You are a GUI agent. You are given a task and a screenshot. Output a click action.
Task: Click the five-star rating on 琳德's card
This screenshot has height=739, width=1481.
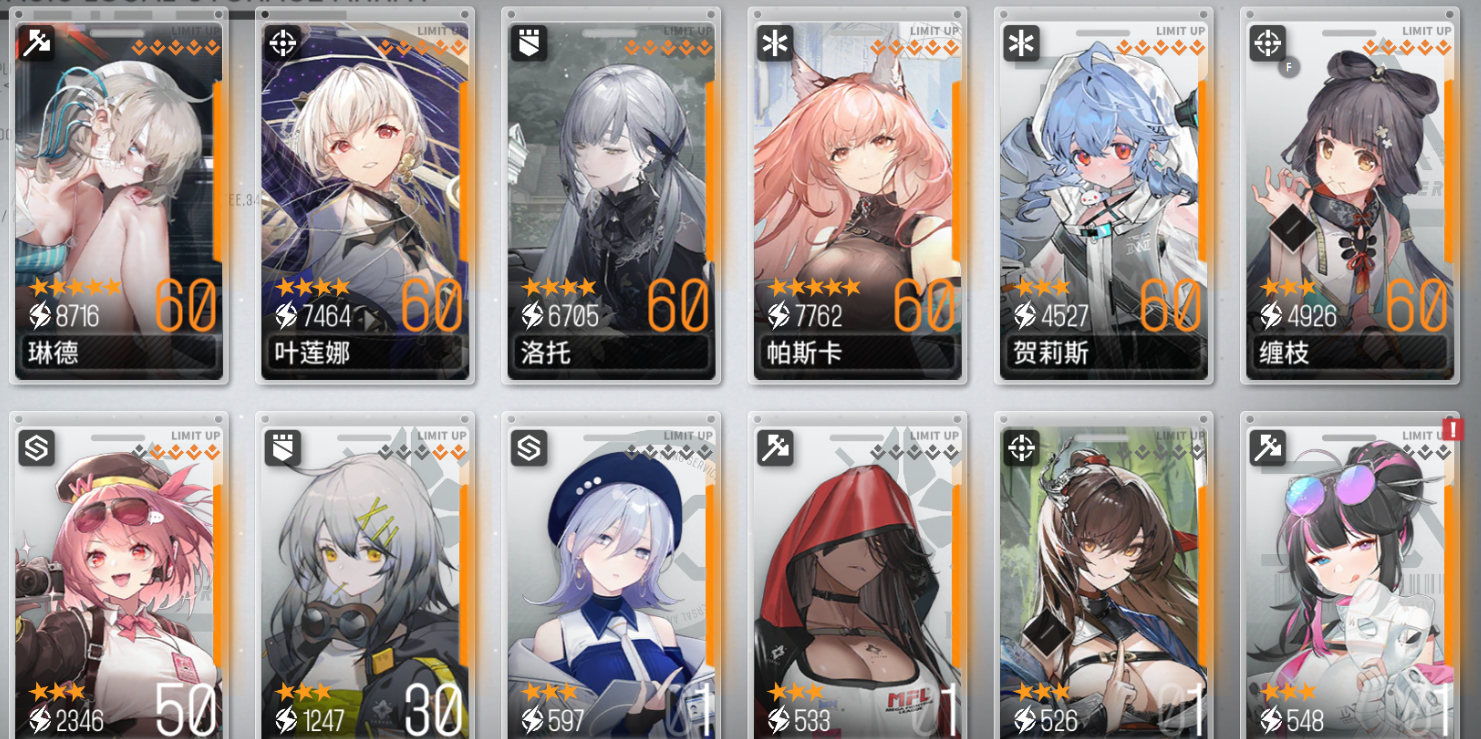tap(73, 285)
